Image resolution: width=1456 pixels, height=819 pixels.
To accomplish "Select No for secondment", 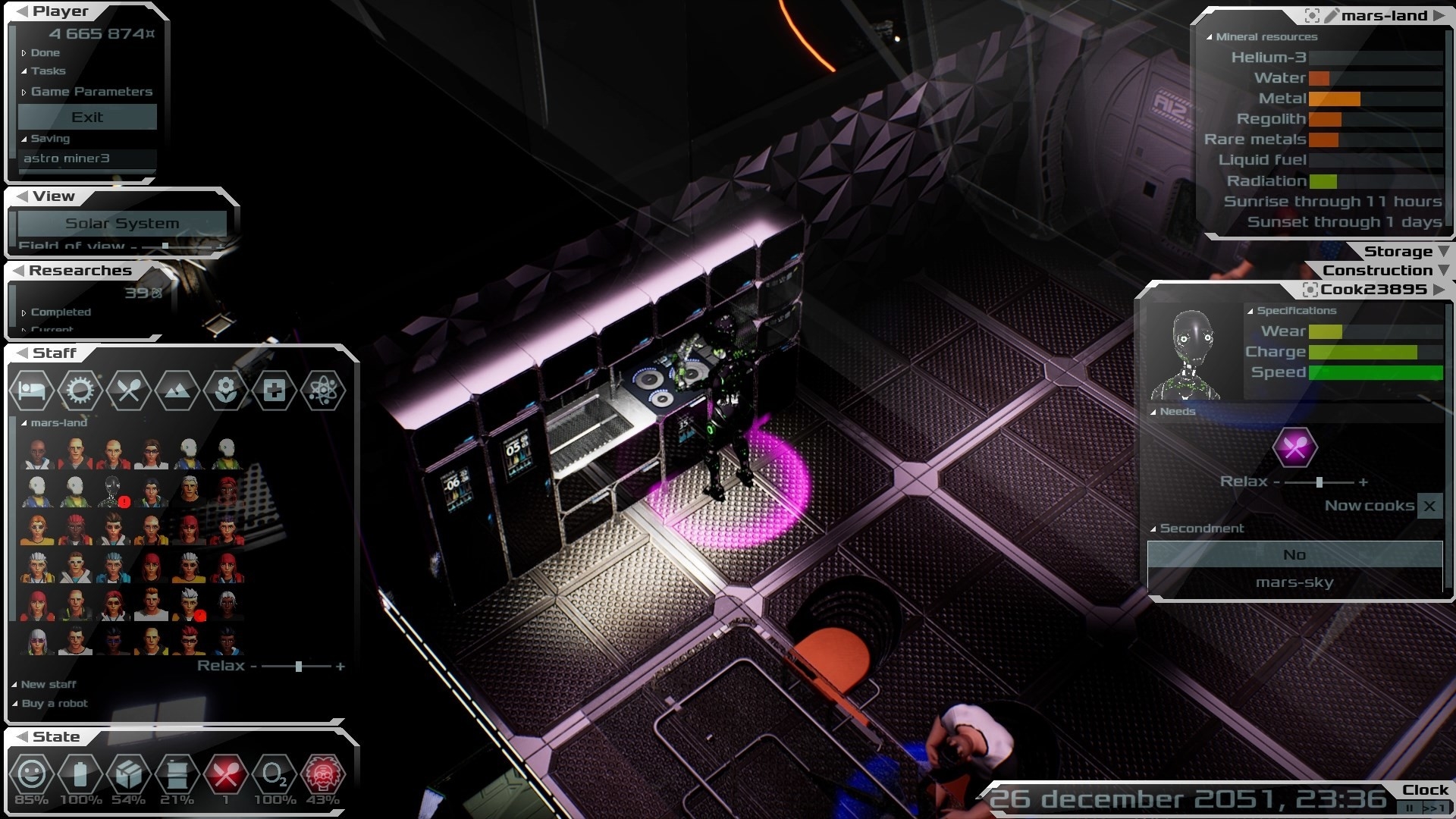I will pyautogui.click(x=1294, y=554).
